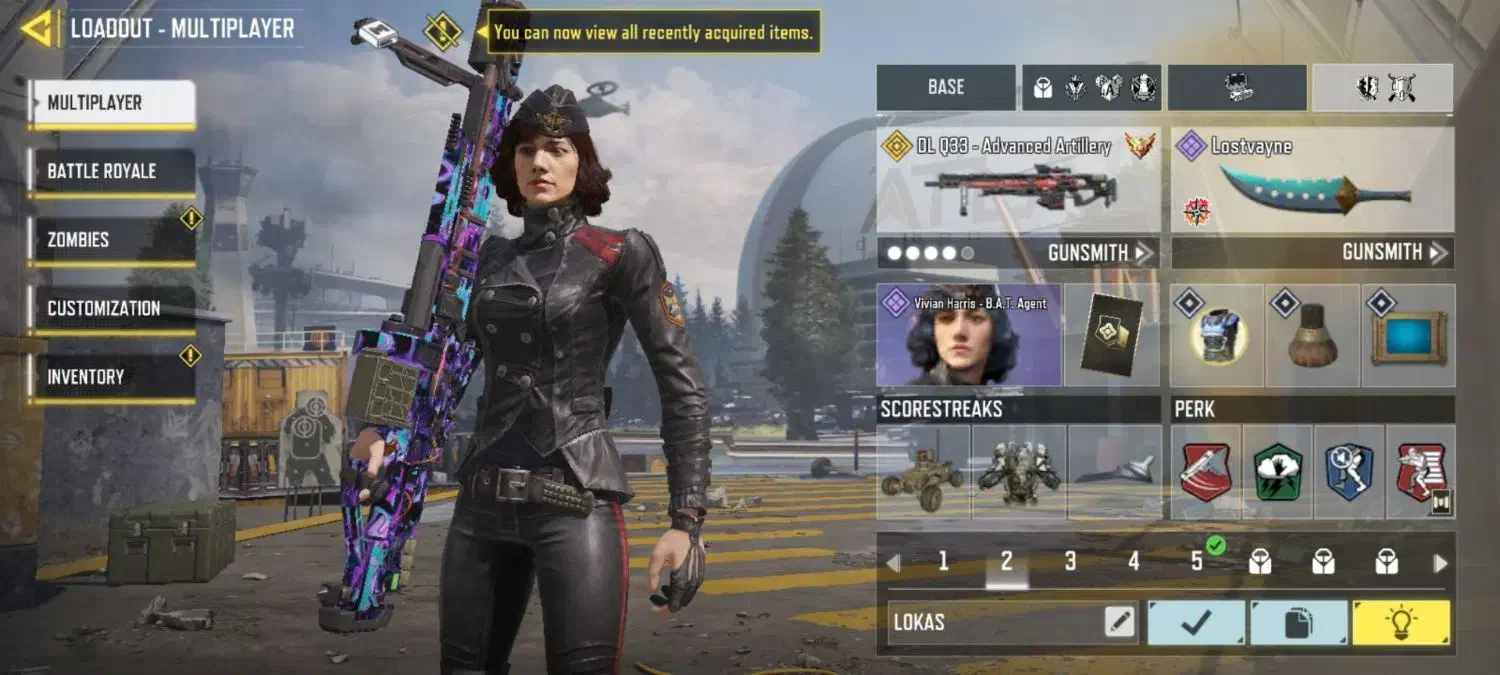
Task: Open the yellow lightbulb recommendations button
Action: [1400, 622]
